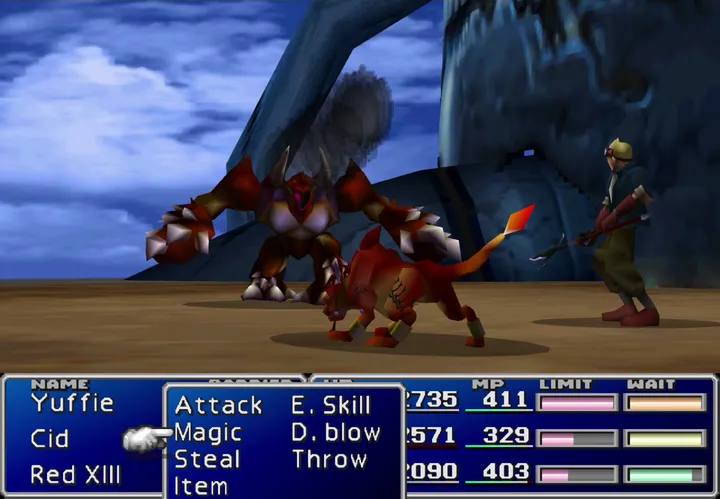Use the D. blow command

[336, 433]
